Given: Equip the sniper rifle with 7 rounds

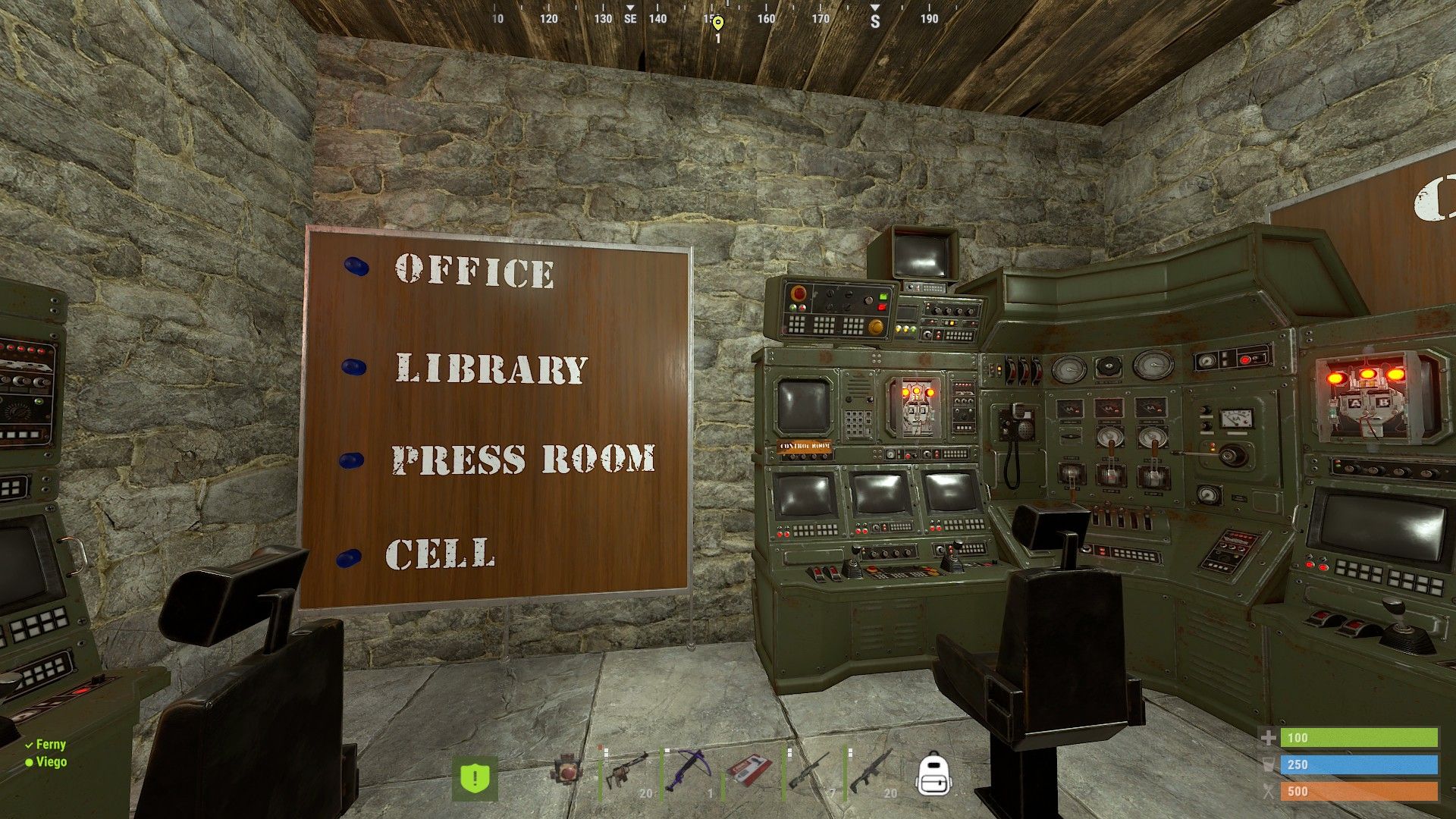Looking at the screenshot, I should (810, 772).
